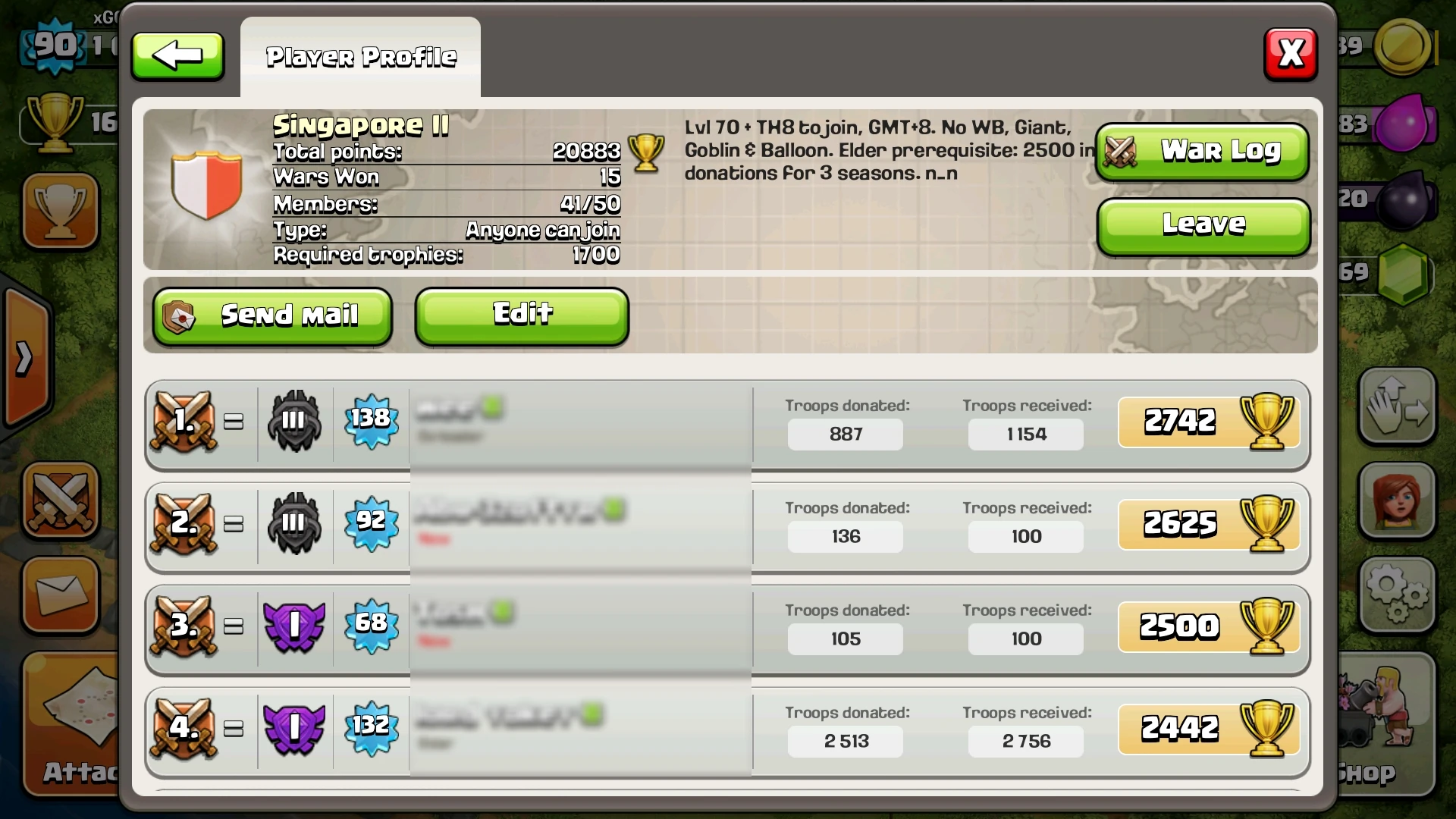1456x819 pixels.
Task: Open the villager helper icon
Action: (1398, 500)
